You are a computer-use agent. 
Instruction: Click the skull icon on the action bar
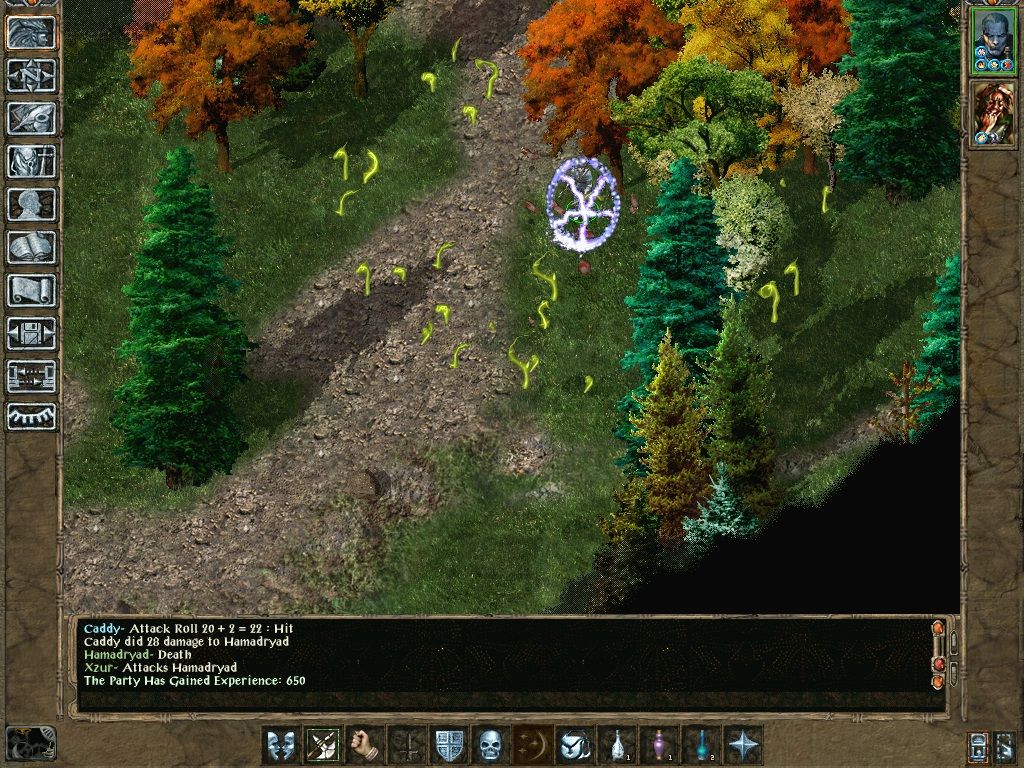(x=489, y=745)
